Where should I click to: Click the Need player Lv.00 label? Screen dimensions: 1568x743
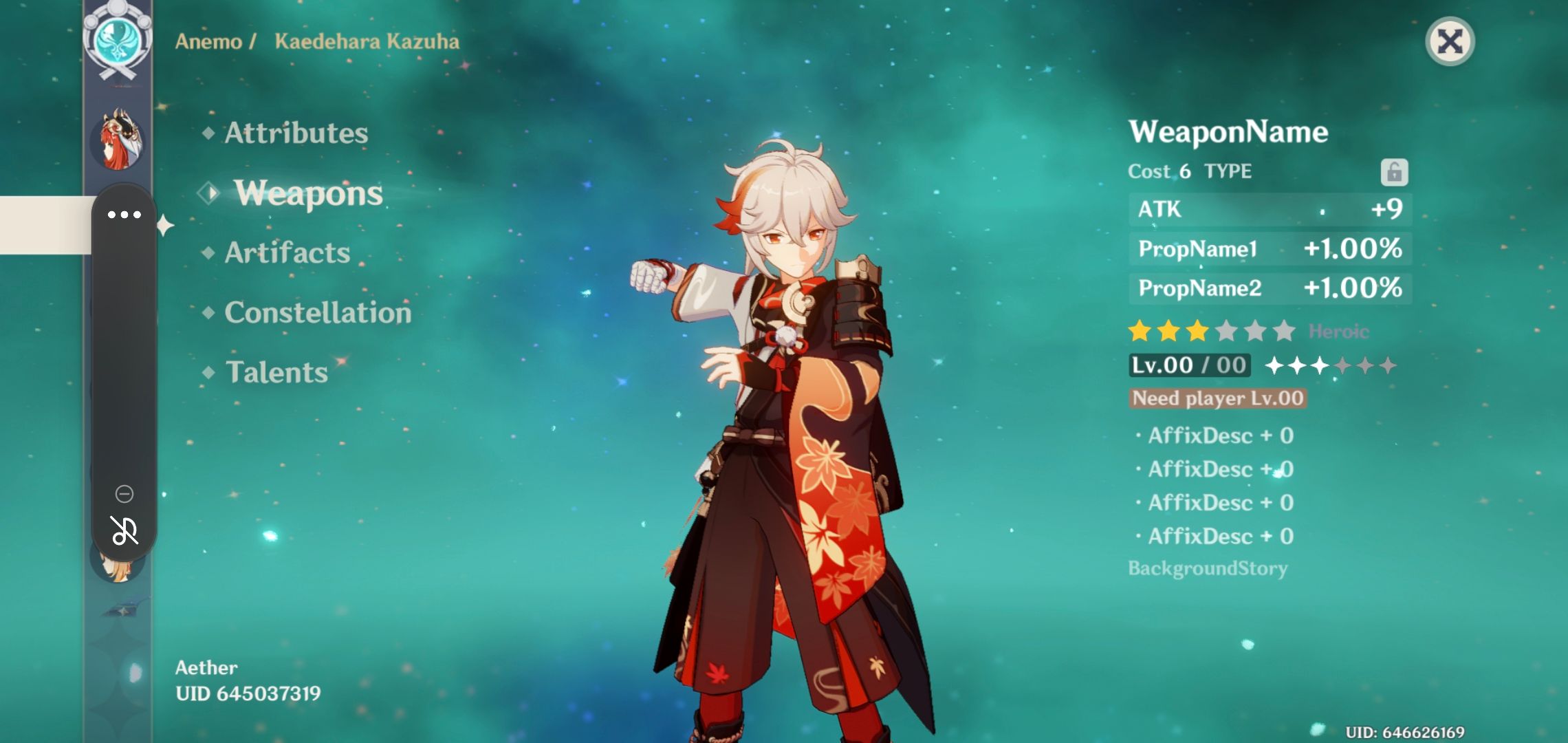(x=1218, y=398)
